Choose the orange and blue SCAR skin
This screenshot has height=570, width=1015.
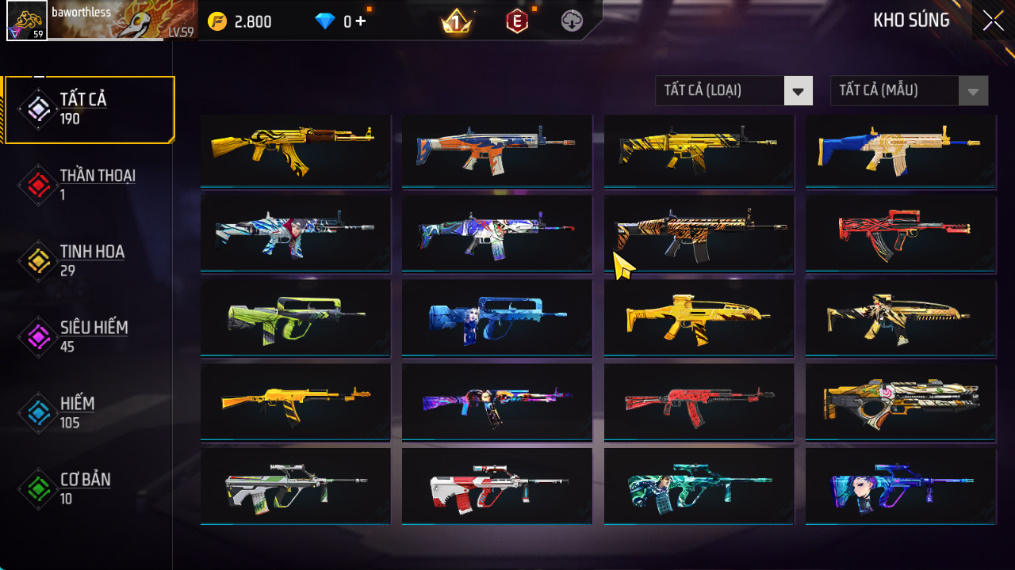(497, 150)
